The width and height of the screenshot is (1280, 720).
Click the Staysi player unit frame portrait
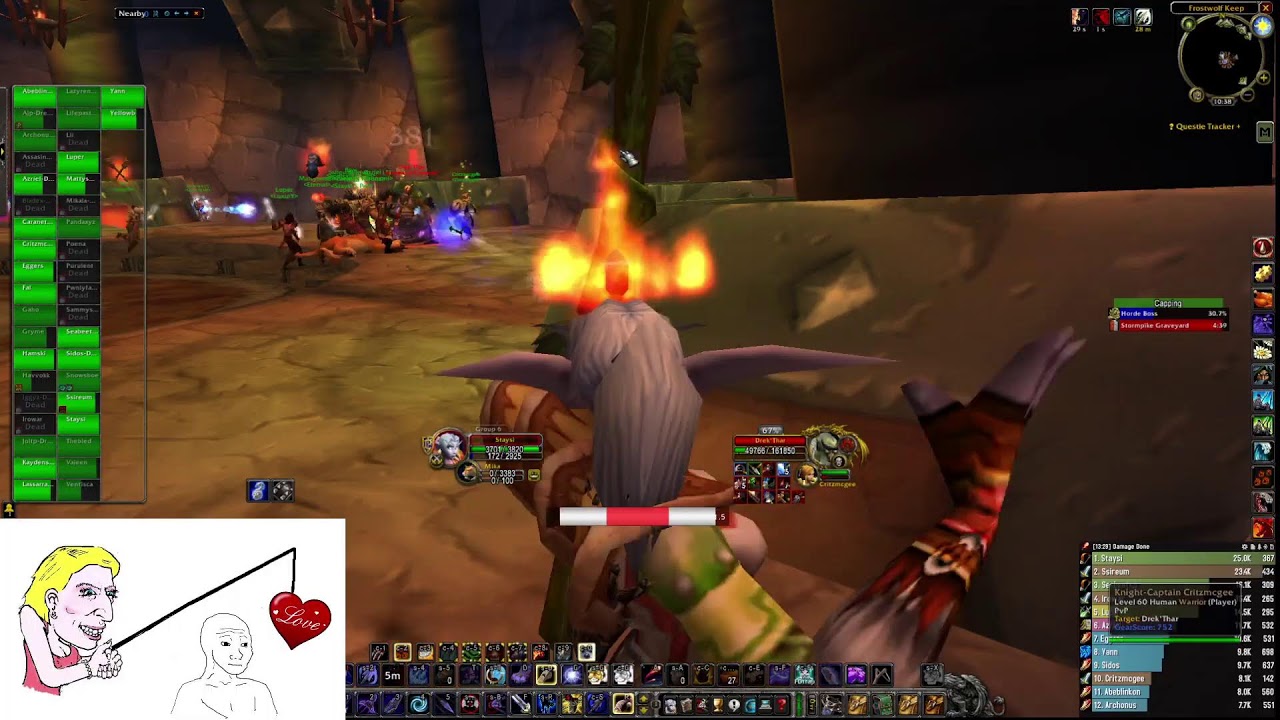click(447, 447)
